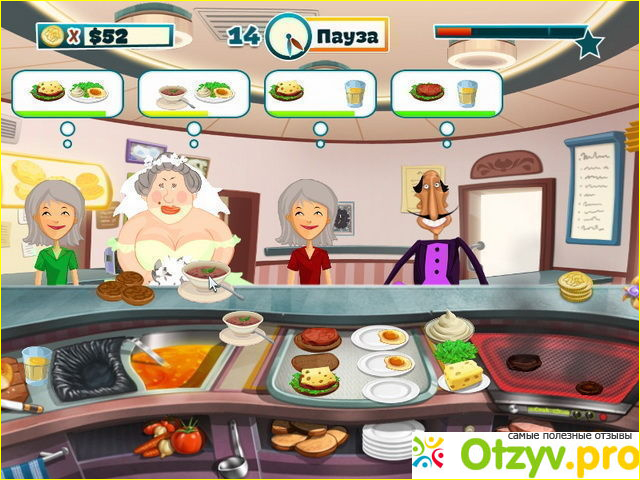Take the glass of orange juice
This screenshot has width=640, height=480.
tap(35, 367)
